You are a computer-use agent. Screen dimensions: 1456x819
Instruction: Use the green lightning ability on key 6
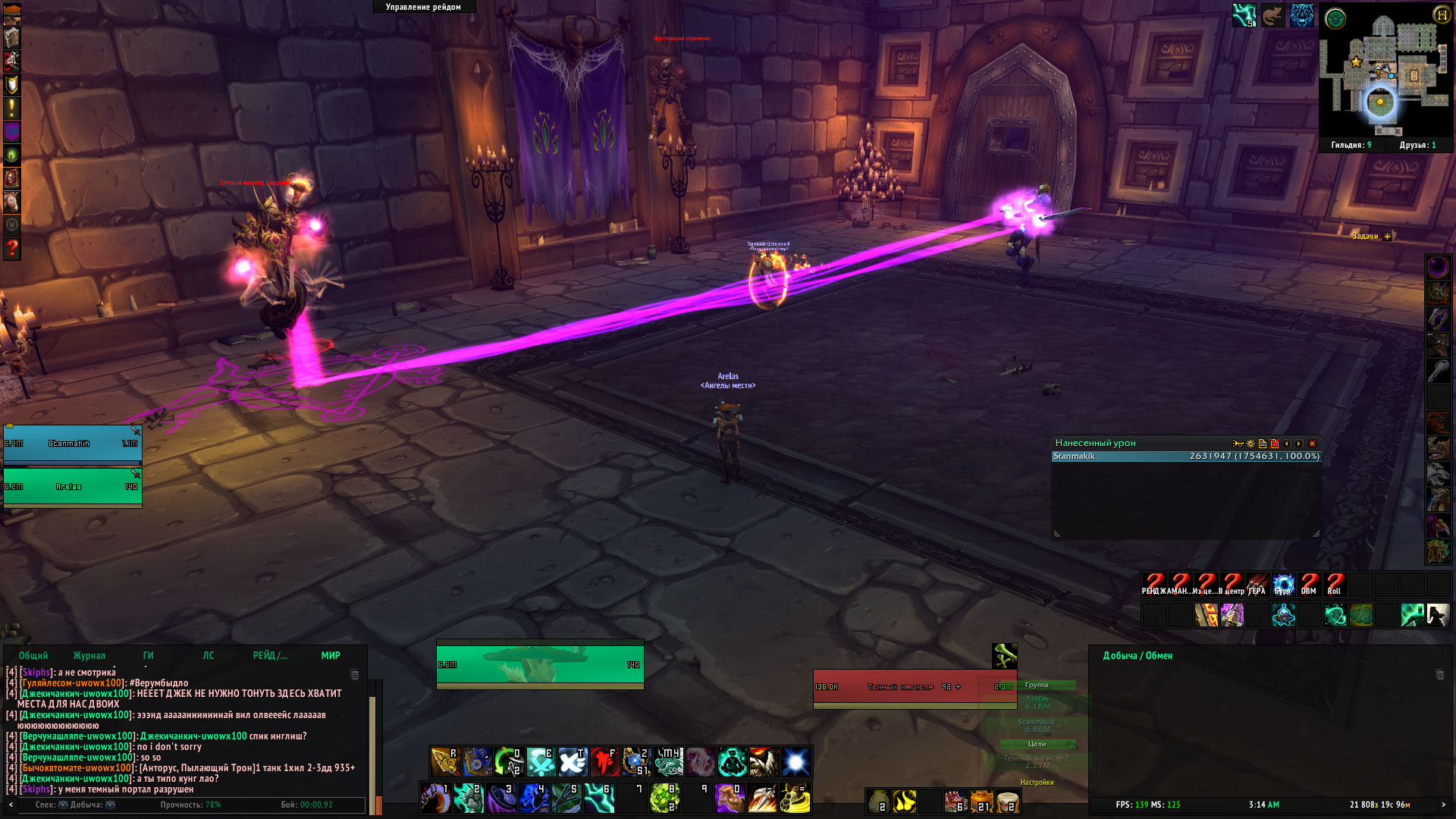point(598,798)
